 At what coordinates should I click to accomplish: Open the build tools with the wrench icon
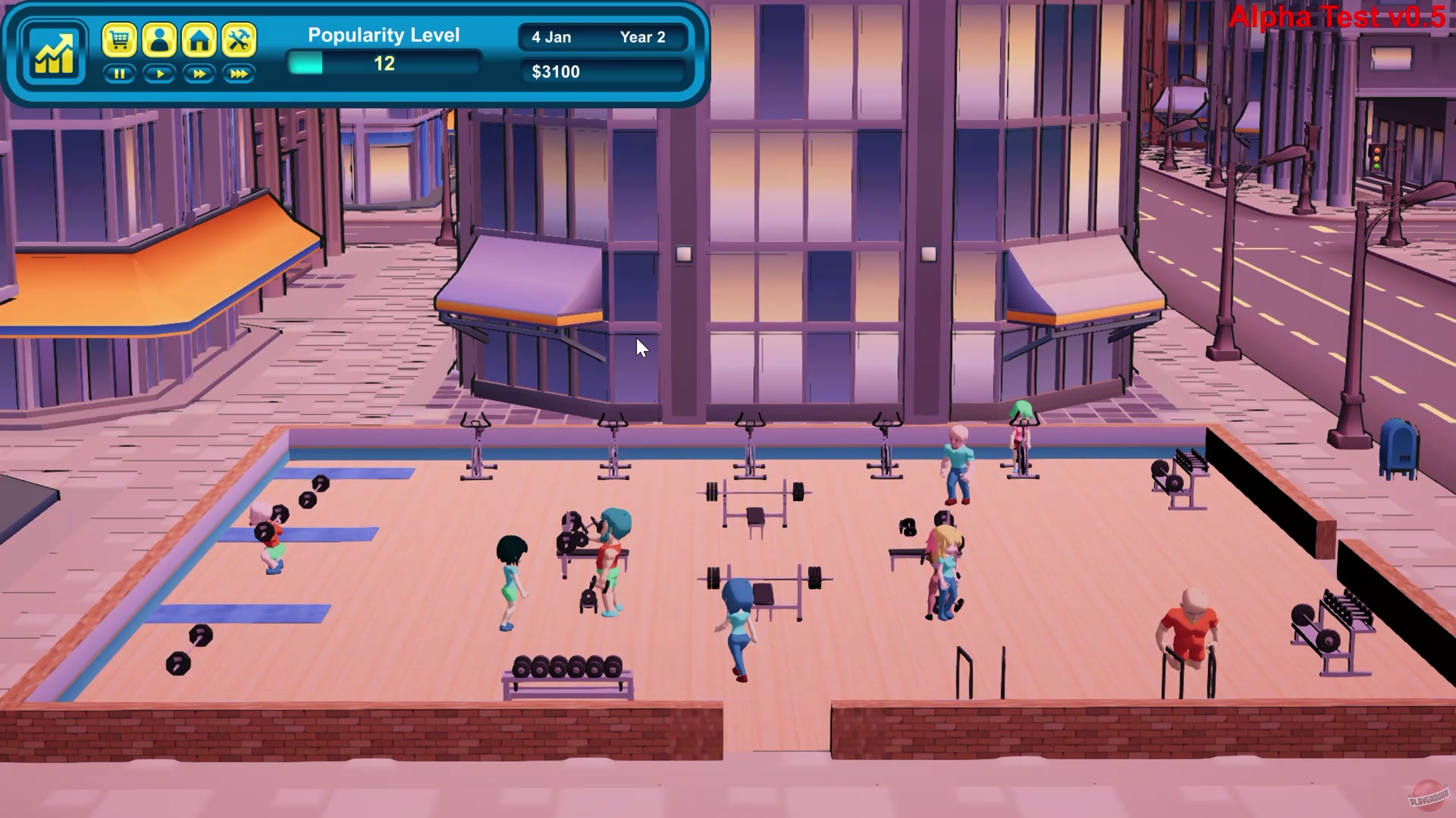point(239,39)
